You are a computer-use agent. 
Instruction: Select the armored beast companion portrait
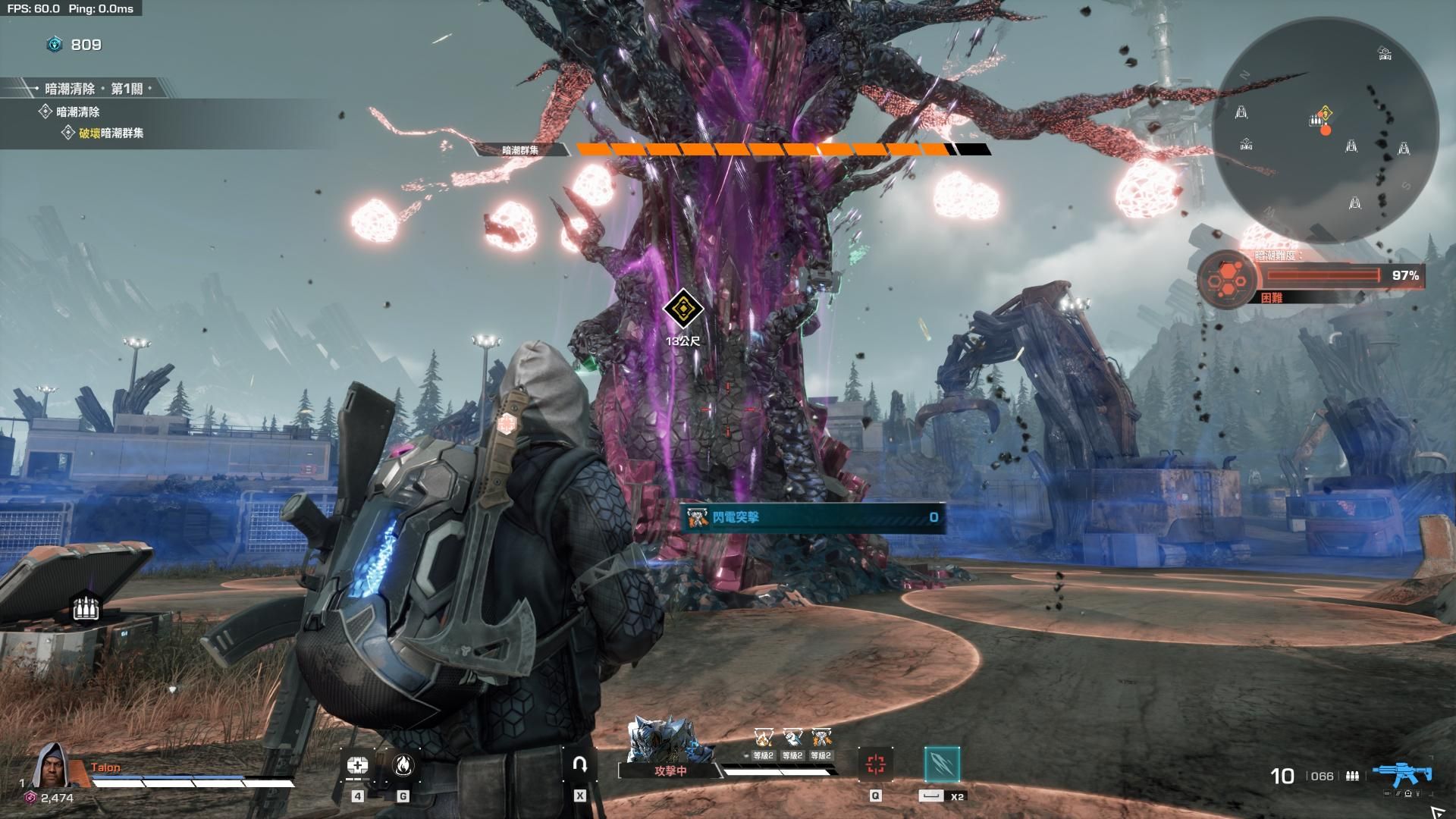click(x=667, y=741)
